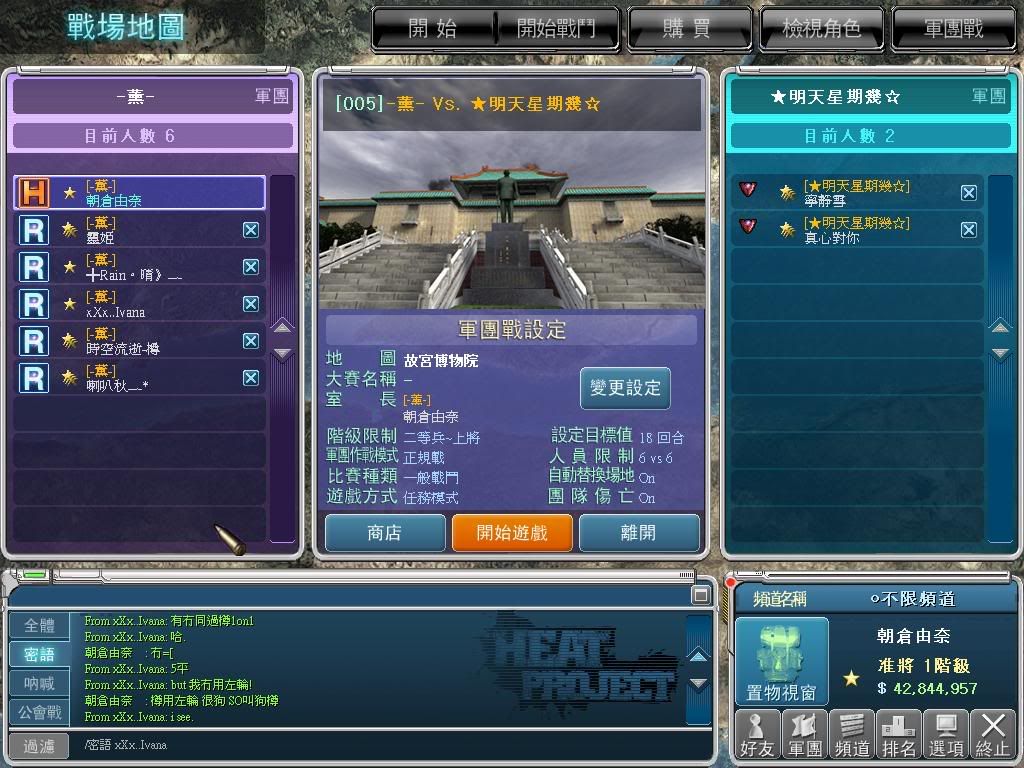
Task: Open the 檢視角色 character view
Action: point(820,29)
